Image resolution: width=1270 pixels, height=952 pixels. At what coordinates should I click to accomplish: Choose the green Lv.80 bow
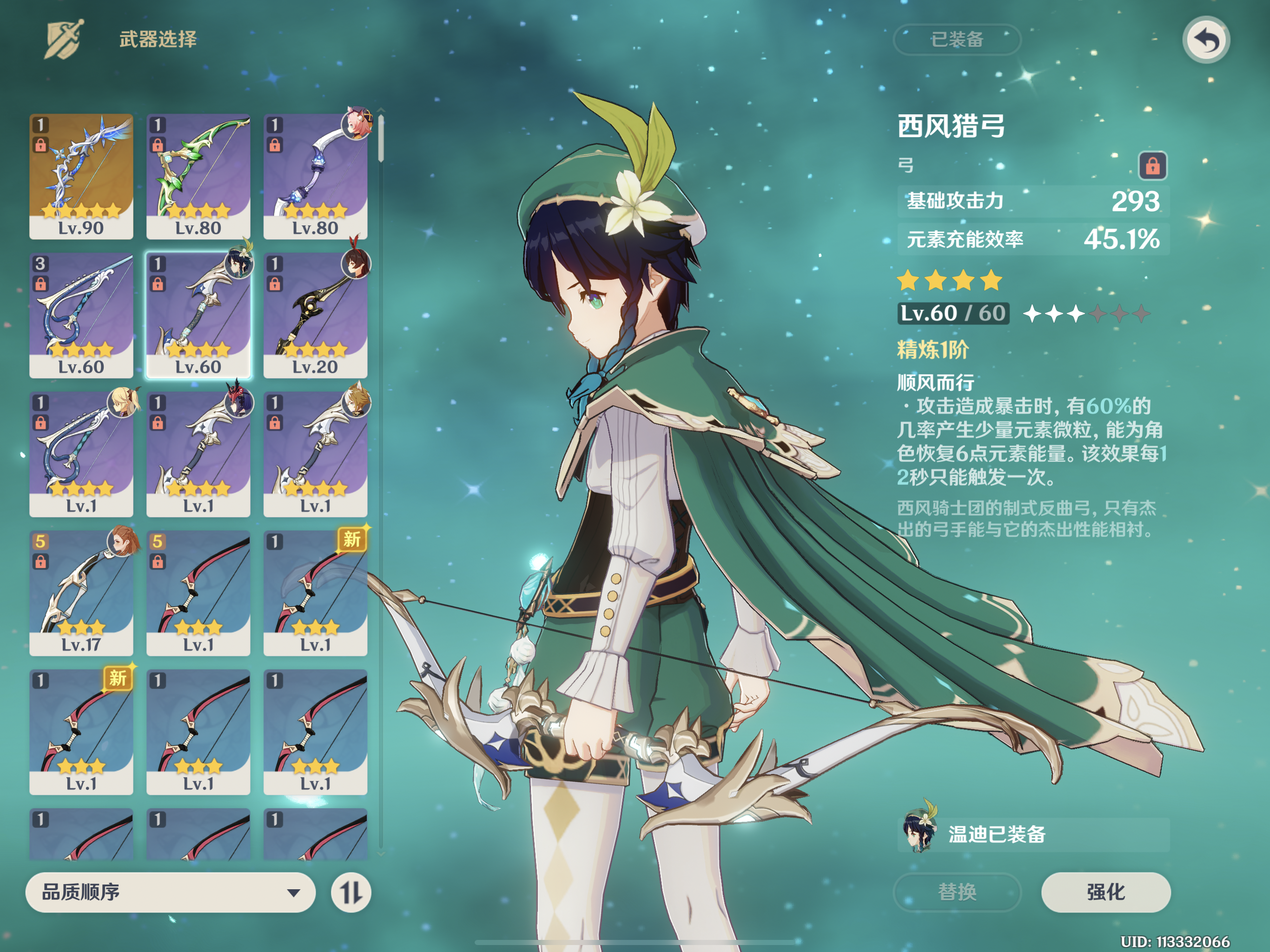(198, 176)
